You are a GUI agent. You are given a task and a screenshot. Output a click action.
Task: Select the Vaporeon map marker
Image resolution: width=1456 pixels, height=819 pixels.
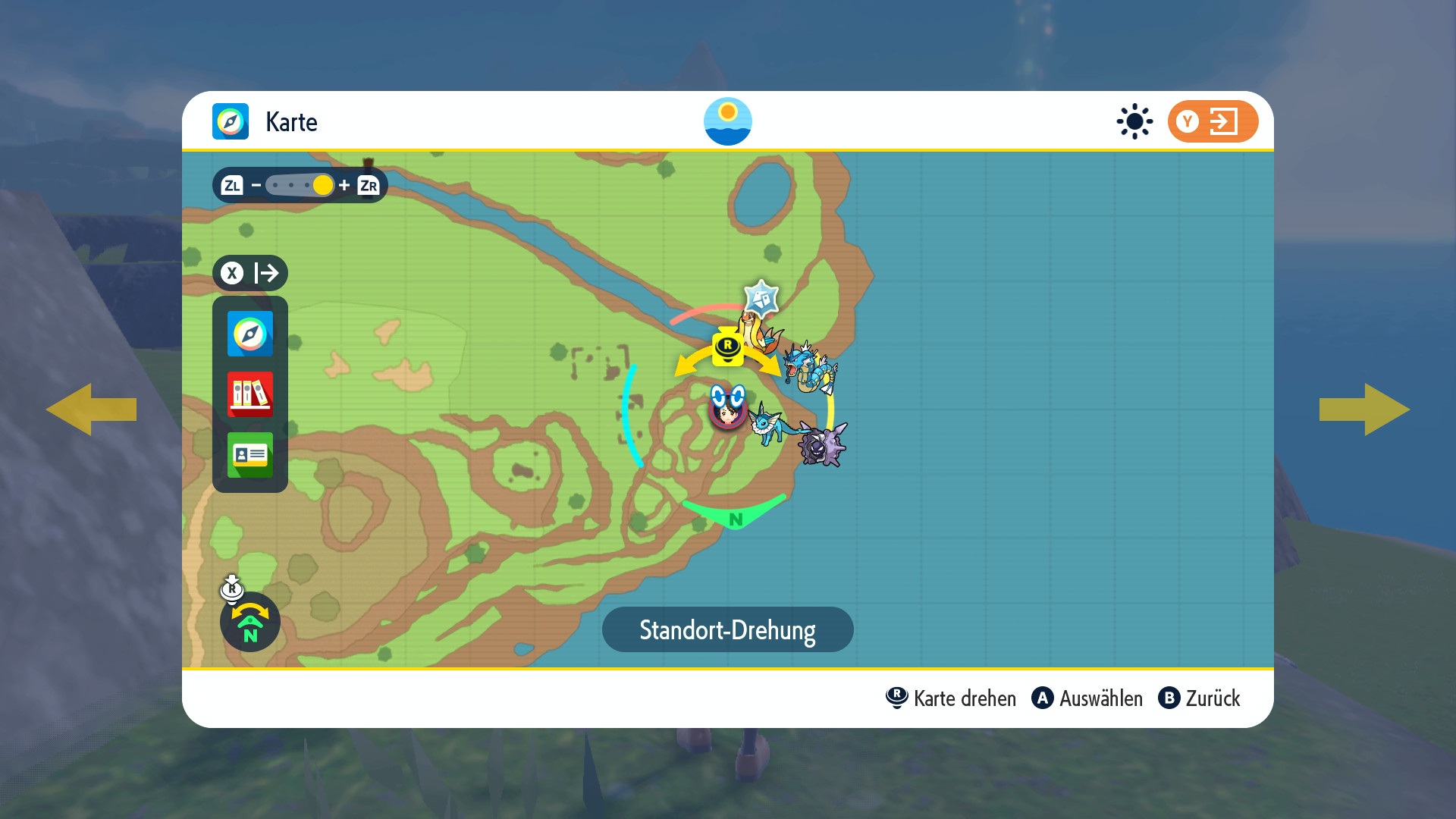(x=770, y=425)
